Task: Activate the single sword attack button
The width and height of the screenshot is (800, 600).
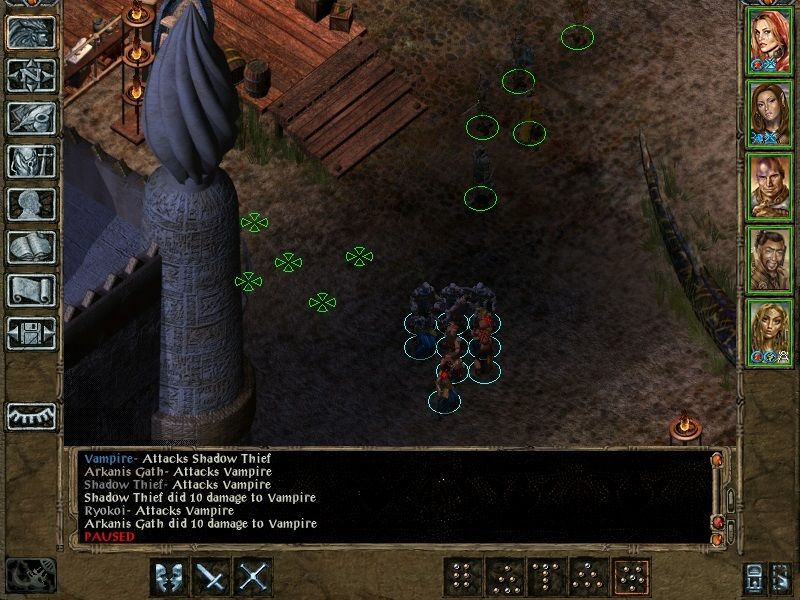Action: 212,577
